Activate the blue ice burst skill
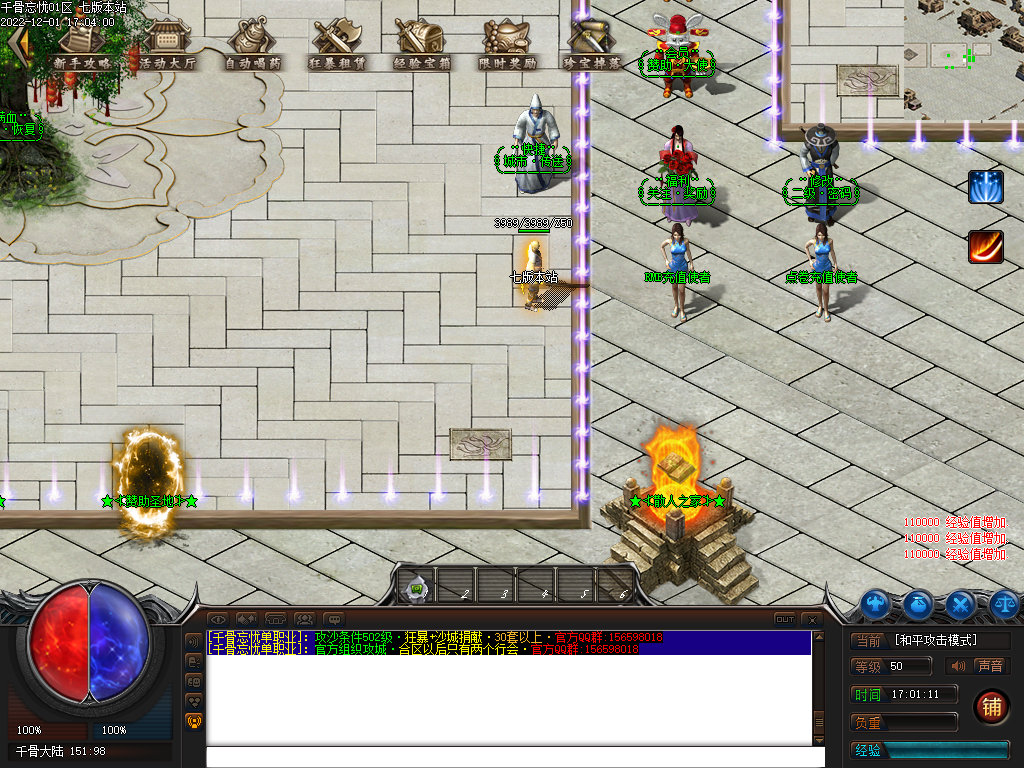The height and width of the screenshot is (768, 1024). (x=985, y=187)
